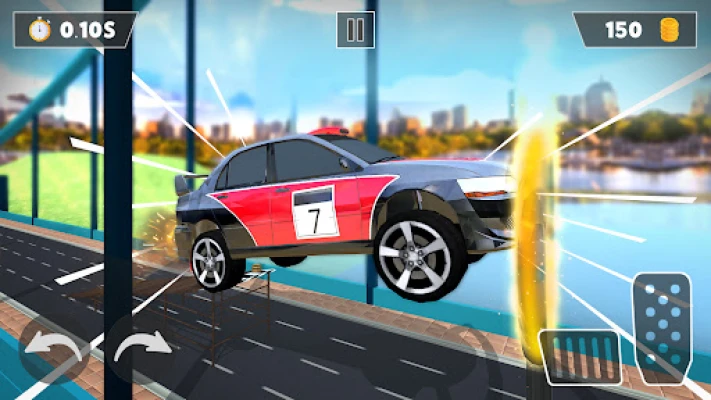Hit the accelerator gas pedal
711x400 pixels.
[661, 327]
